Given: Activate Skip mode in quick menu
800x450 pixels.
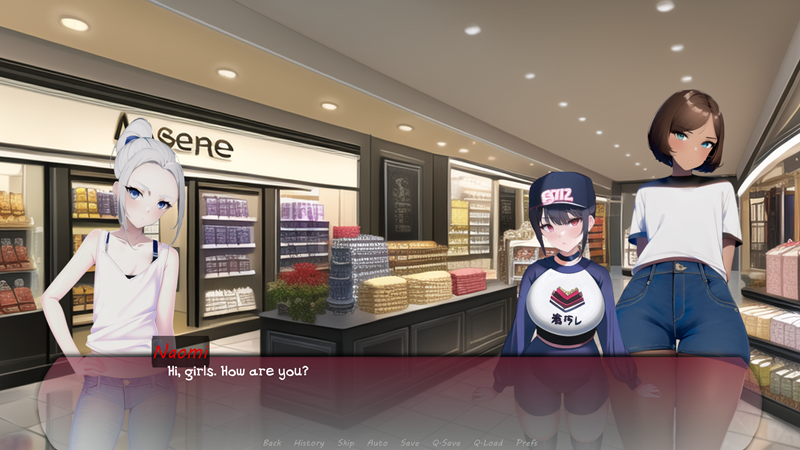Looking at the screenshot, I should pos(346,442).
